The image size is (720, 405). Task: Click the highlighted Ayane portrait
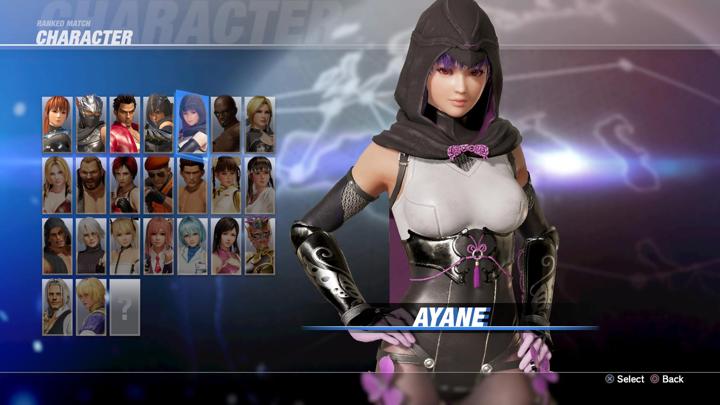(192, 122)
